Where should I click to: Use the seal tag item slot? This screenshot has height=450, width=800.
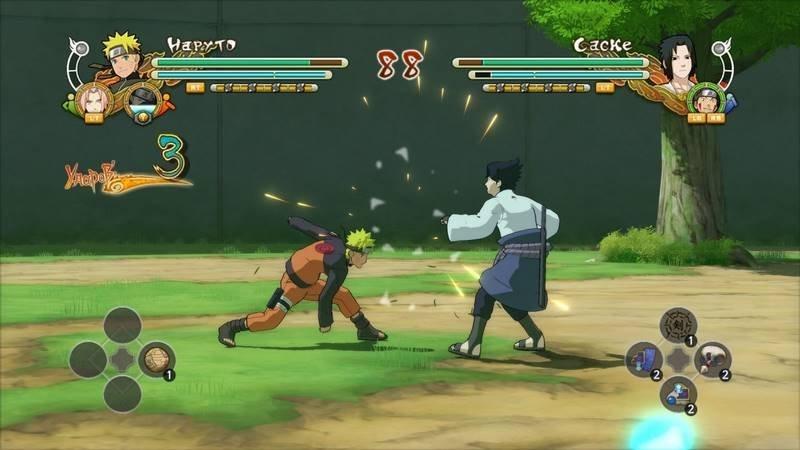coord(678,324)
